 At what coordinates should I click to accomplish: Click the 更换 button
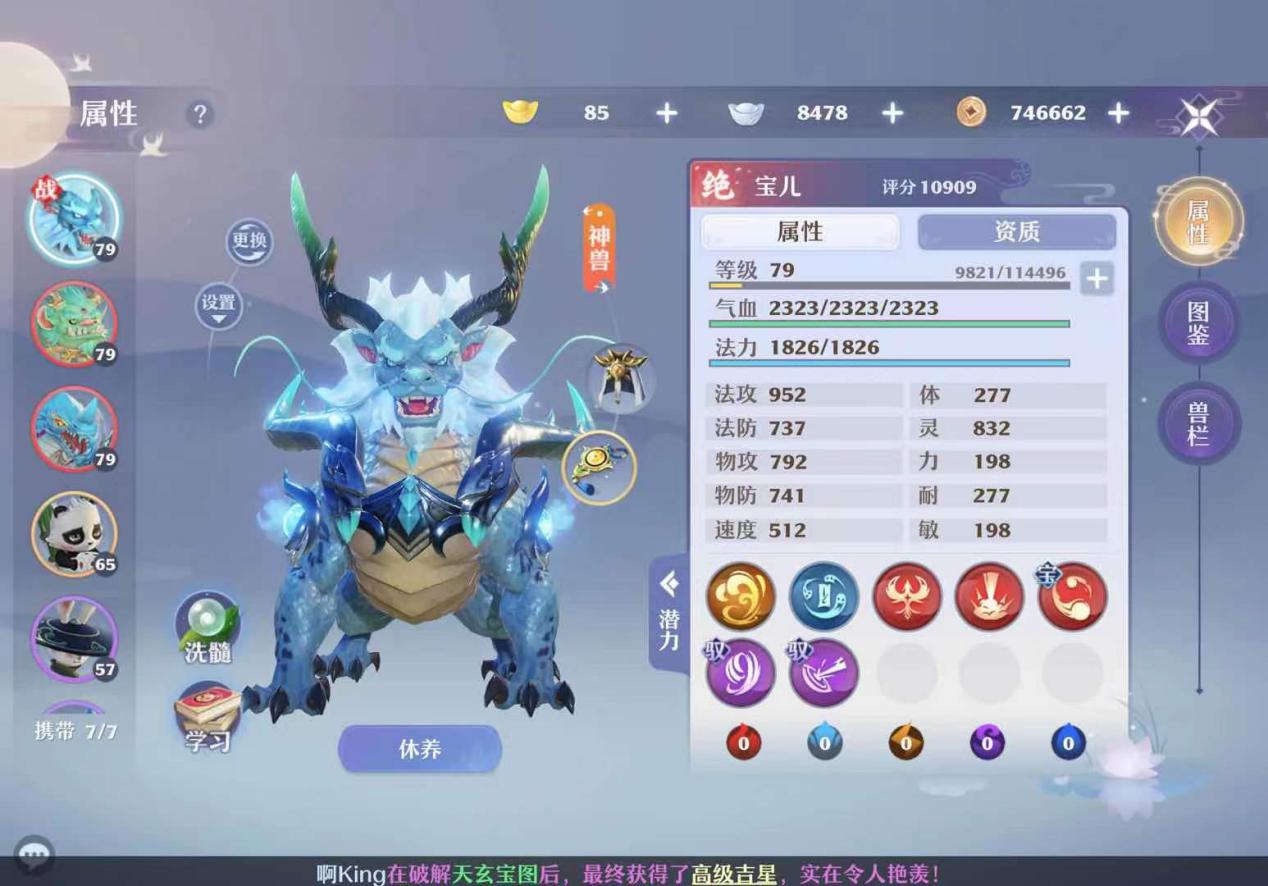click(x=249, y=241)
